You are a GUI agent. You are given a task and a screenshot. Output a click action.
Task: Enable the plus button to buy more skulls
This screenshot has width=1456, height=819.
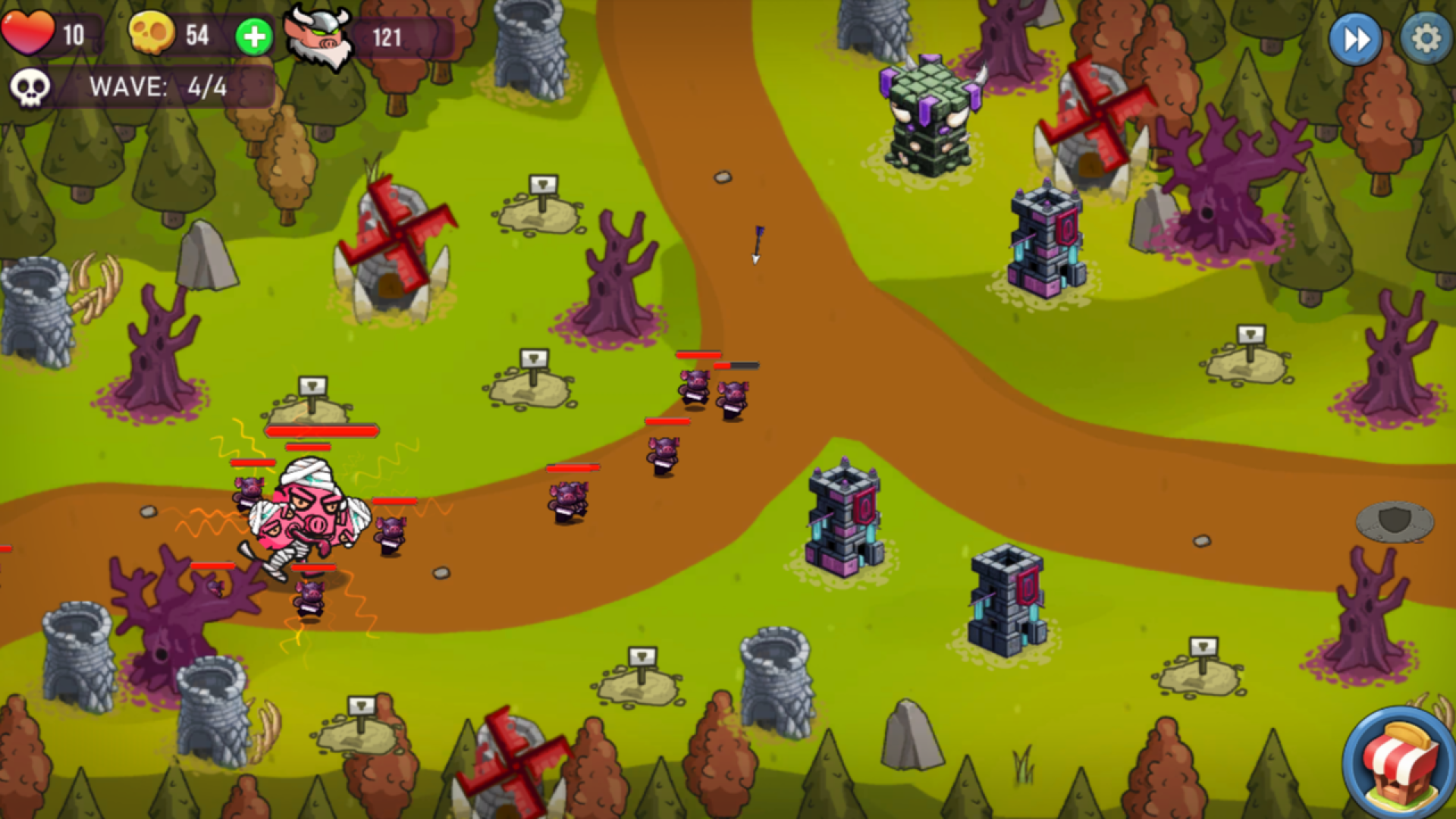254,33
